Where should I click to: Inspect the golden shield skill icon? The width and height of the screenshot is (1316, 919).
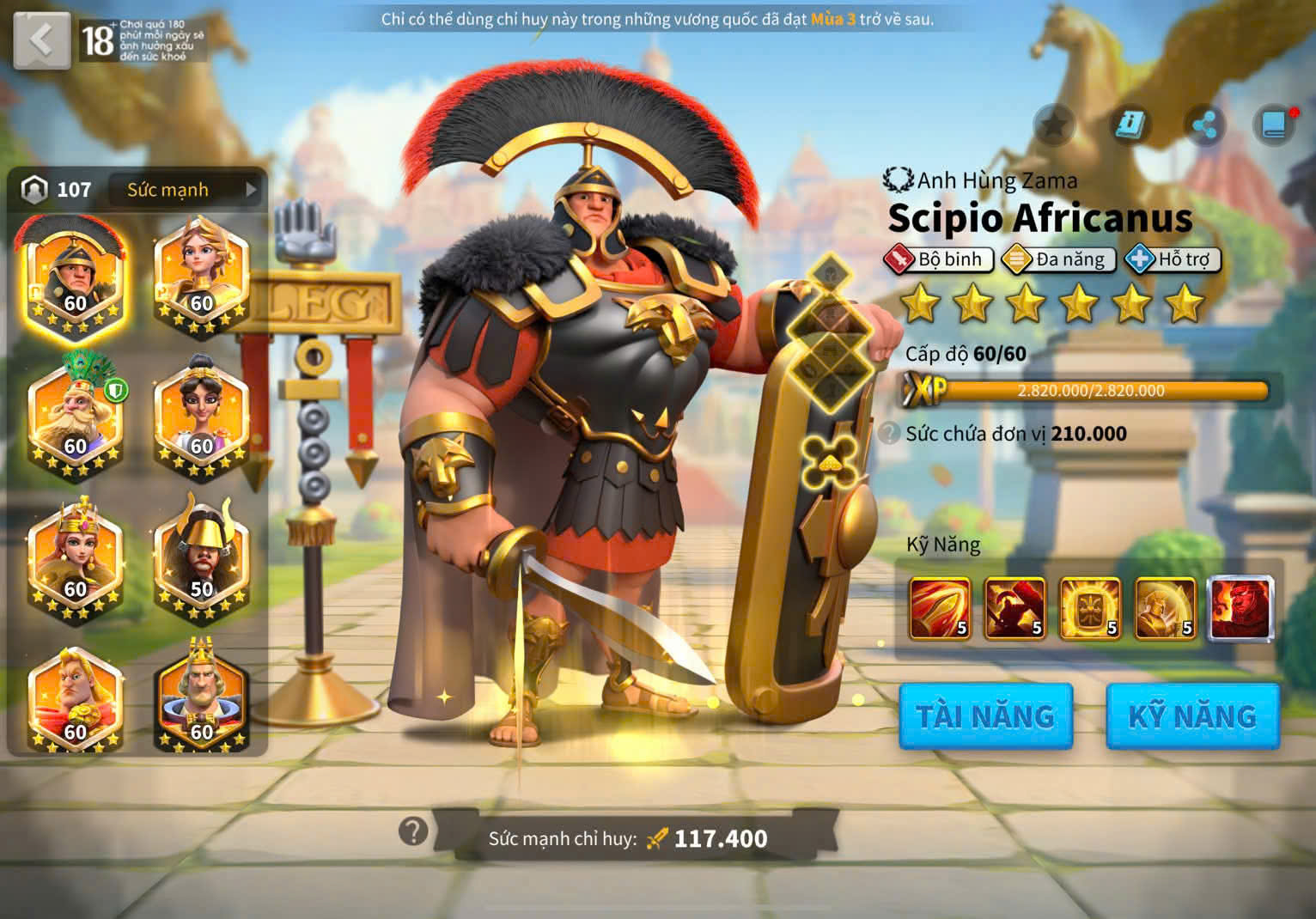[x=1090, y=608]
